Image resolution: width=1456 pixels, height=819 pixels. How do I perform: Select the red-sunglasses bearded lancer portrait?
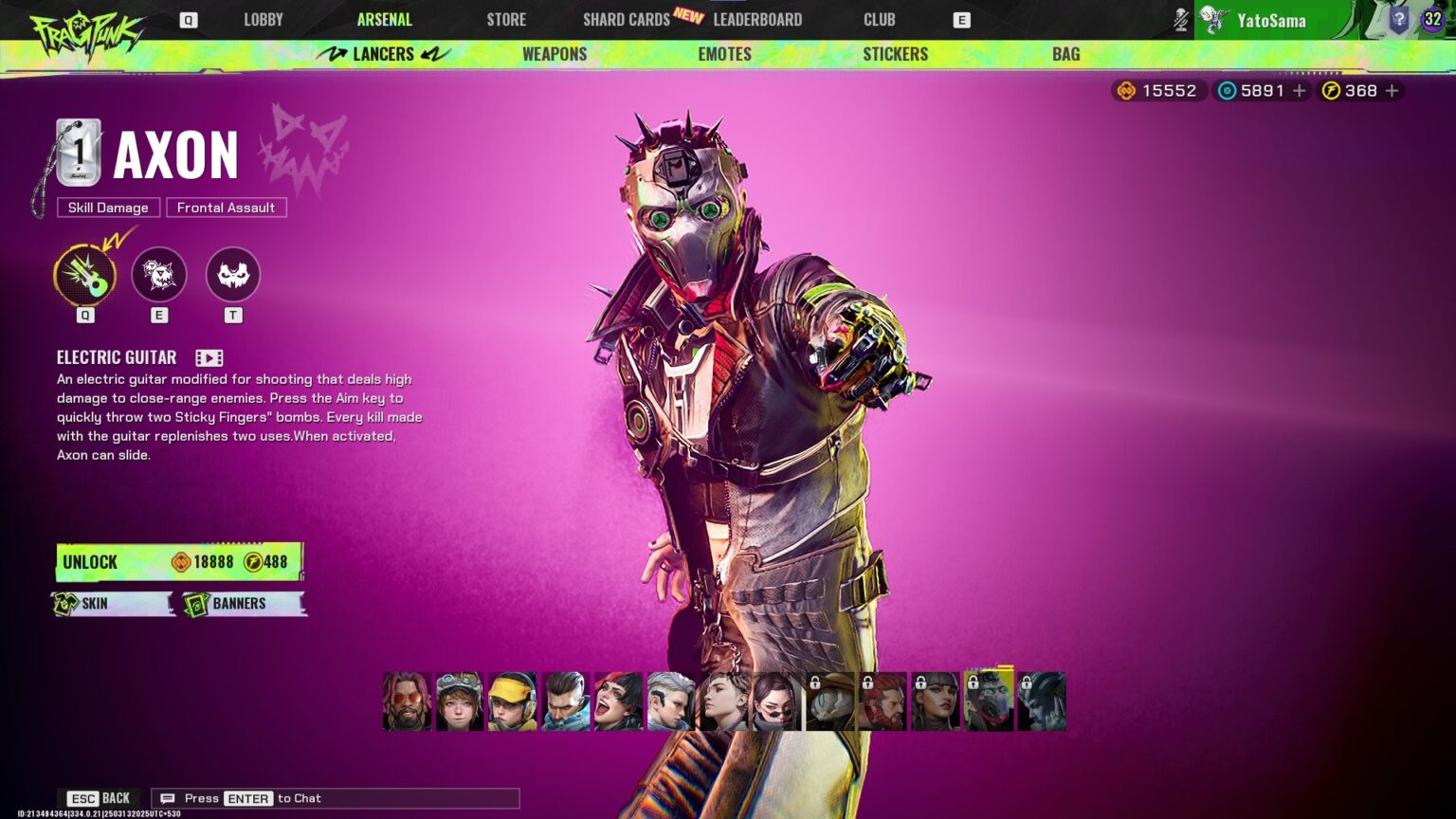(x=407, y=701)
